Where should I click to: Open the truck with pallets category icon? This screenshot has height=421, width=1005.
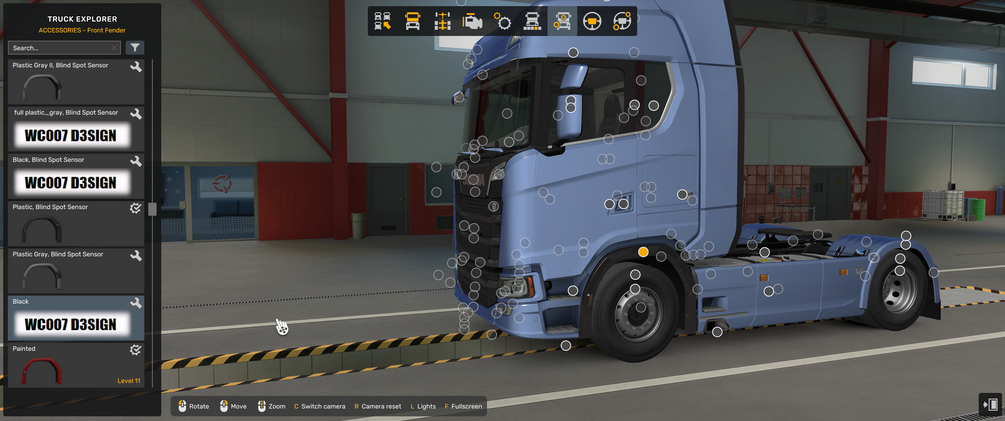[533, 21]
